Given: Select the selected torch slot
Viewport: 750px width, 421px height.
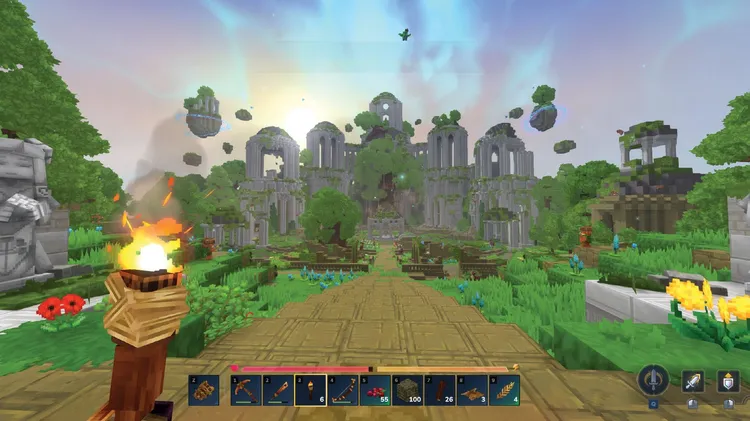Looking at the screenshot, I should pyautogui.click(x=311, y=390).
